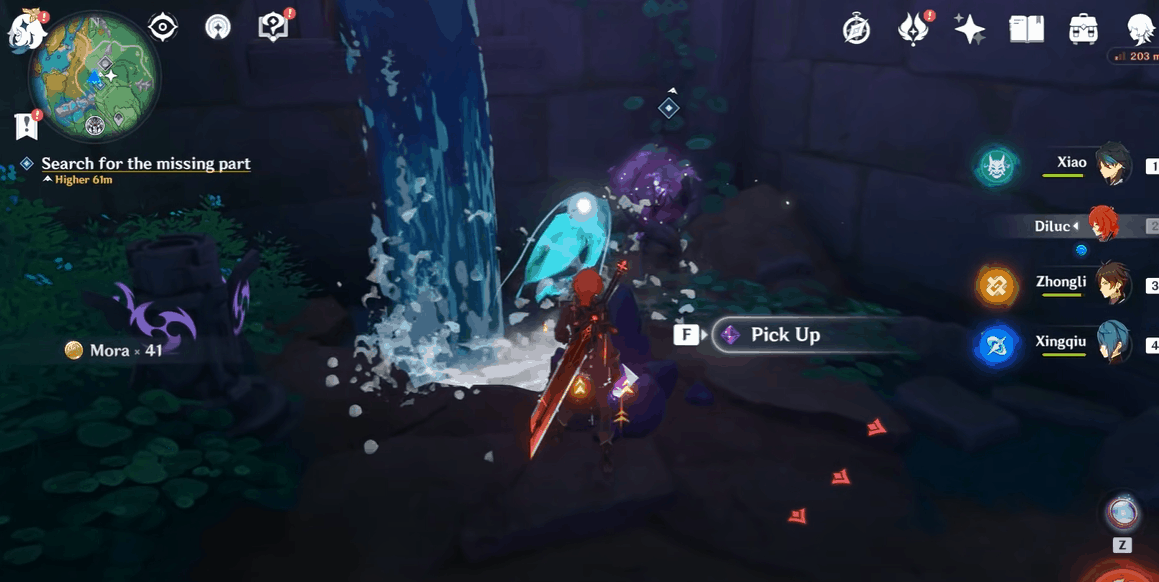Open the signal-wave icon beside the eye
The width and height of the screenshot is (1159, 582).
click(x=217, y=28)
